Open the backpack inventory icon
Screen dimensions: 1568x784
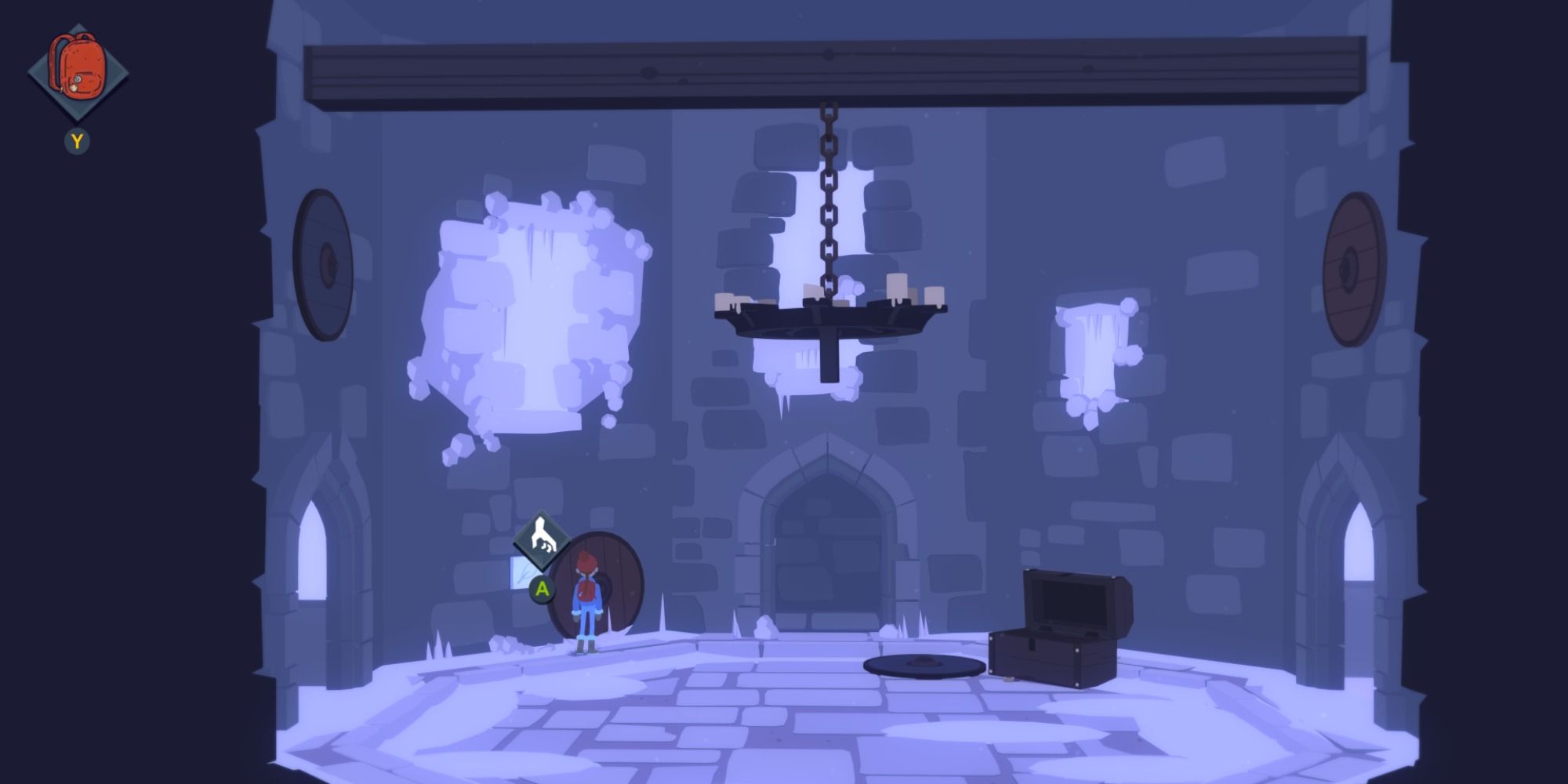coord(78,67)
